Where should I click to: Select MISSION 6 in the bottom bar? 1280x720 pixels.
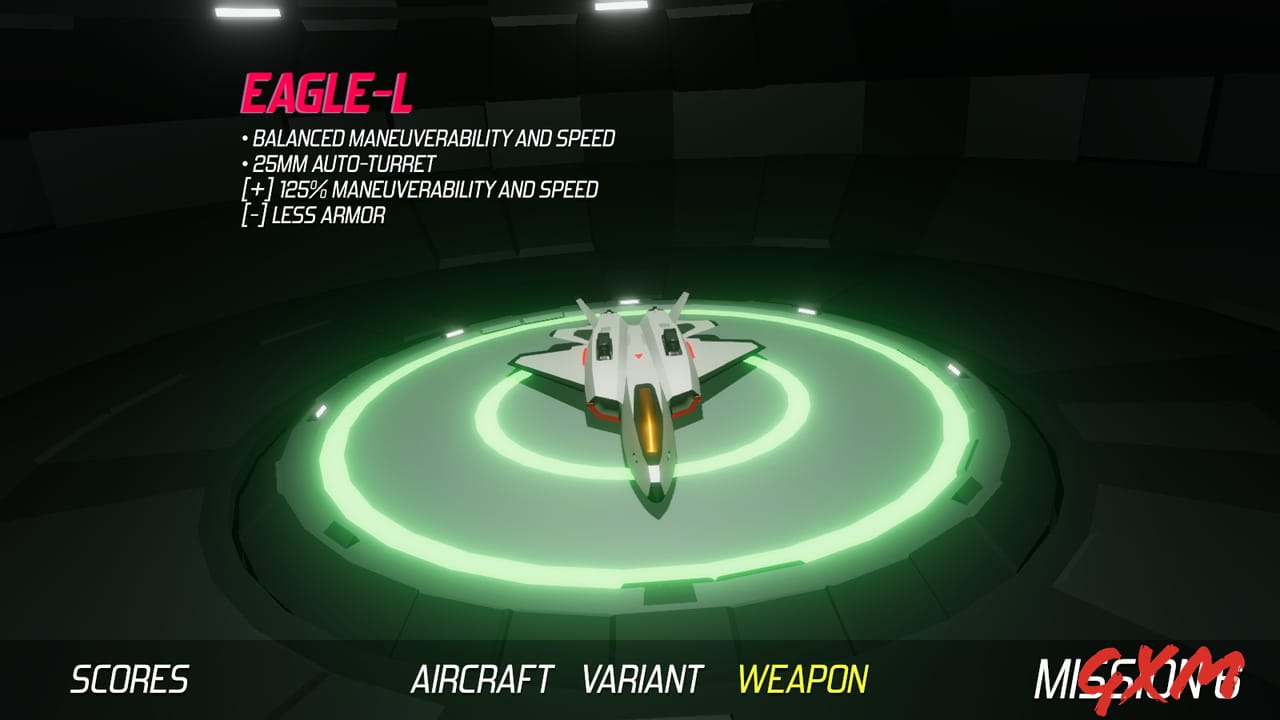click(1119, 676)
